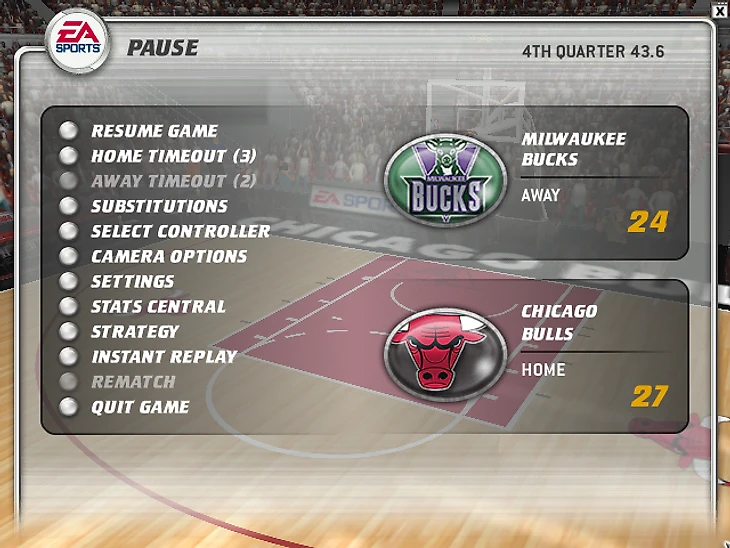Open Stats Central
730x548 pixels.
158,306
